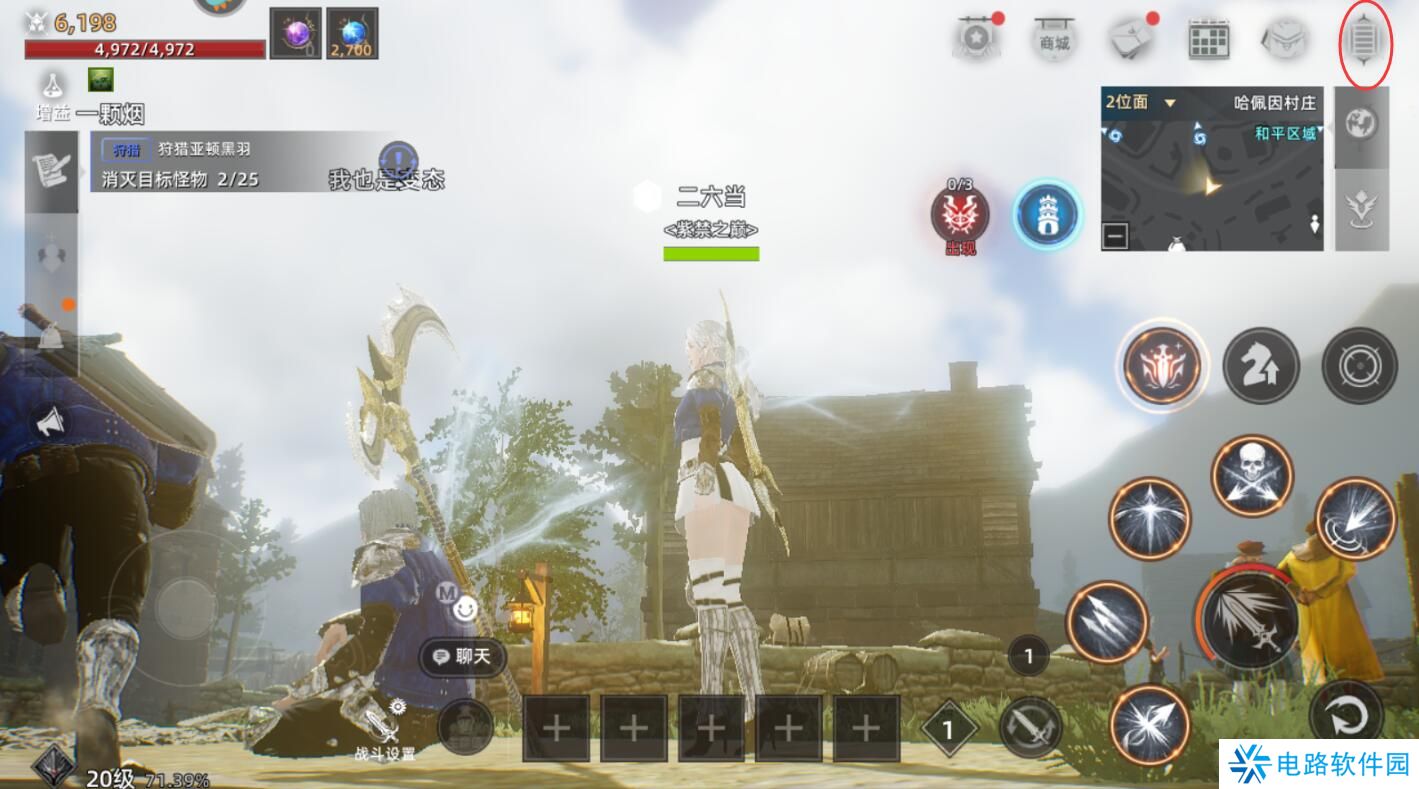Toggle the target lock crosshair button
Image resolution: width=1419 pixels, height=789 pixels.
[1359, 366]
